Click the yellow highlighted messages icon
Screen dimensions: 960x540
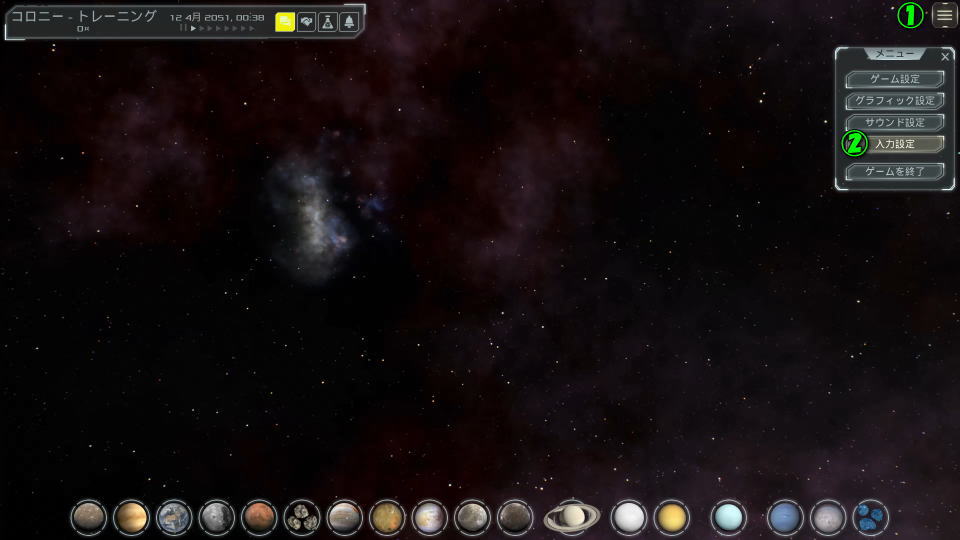coord(285,22)
